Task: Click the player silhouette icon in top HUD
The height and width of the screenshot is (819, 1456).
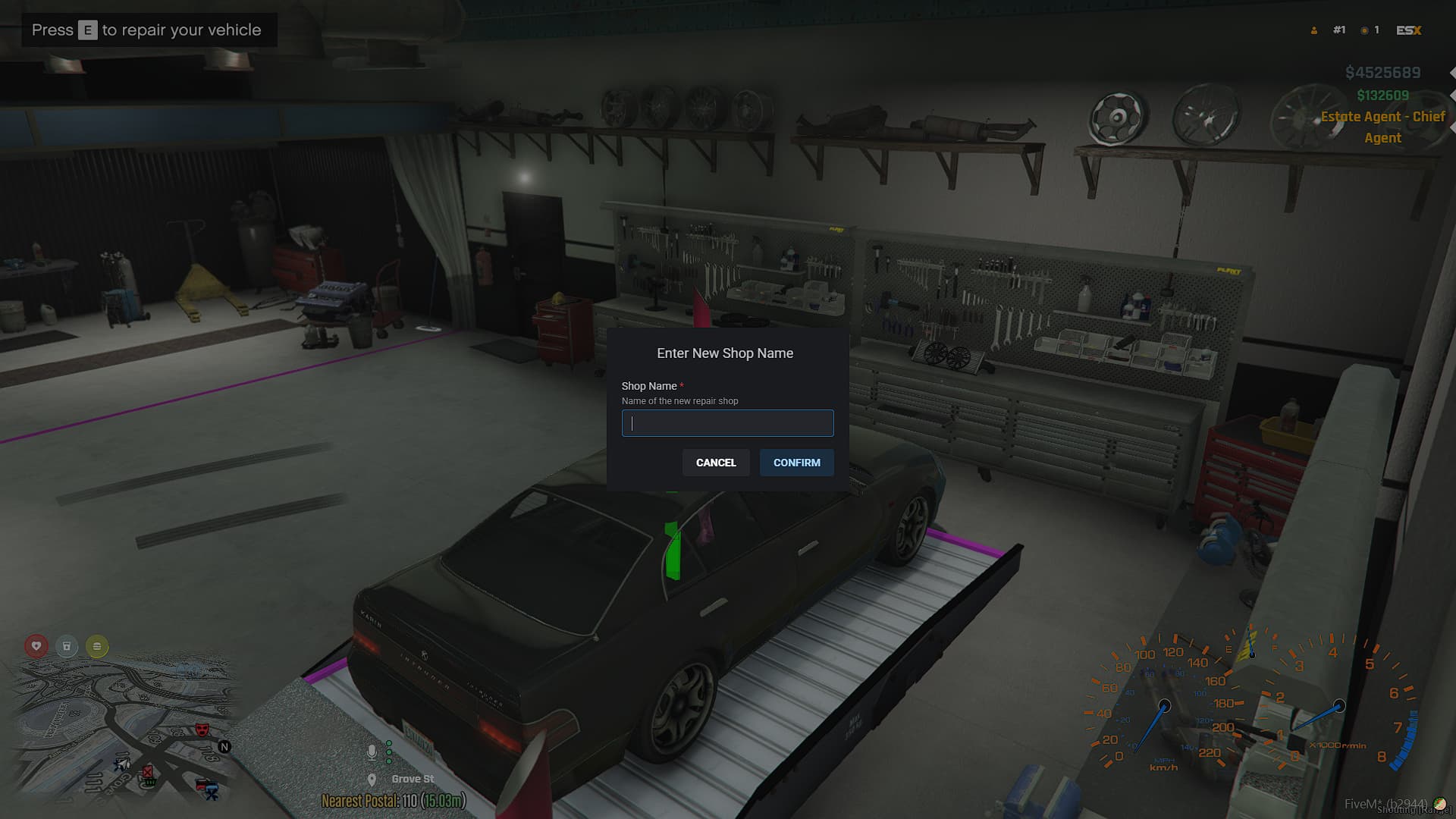Action: (1313, 30)
